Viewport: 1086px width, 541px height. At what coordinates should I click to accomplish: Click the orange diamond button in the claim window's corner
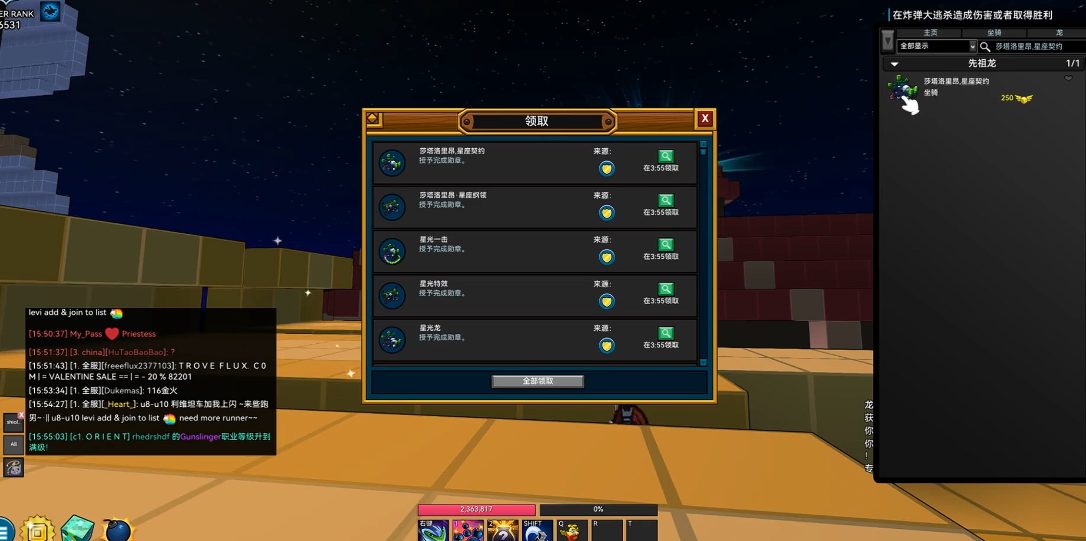coord(373,119)
